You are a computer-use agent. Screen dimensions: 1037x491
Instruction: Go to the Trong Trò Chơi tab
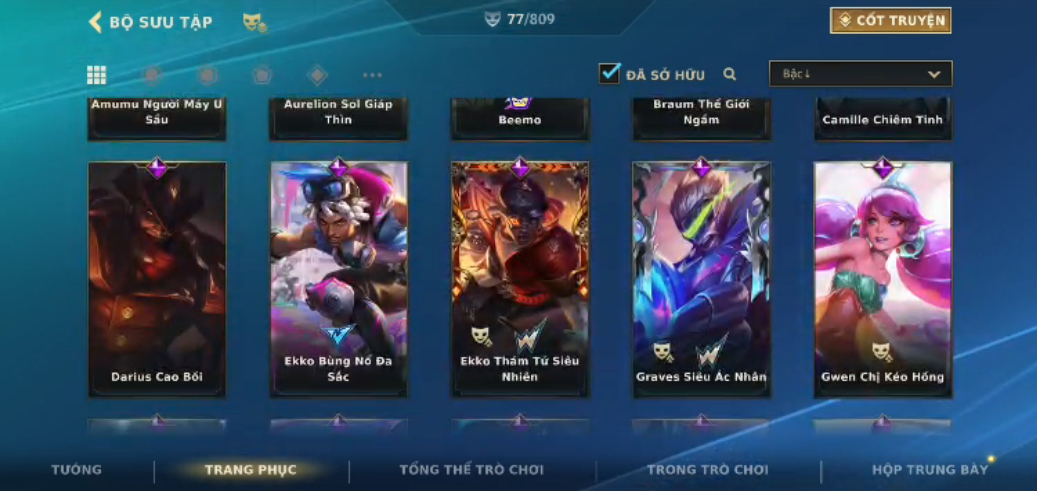click(707, 470)
